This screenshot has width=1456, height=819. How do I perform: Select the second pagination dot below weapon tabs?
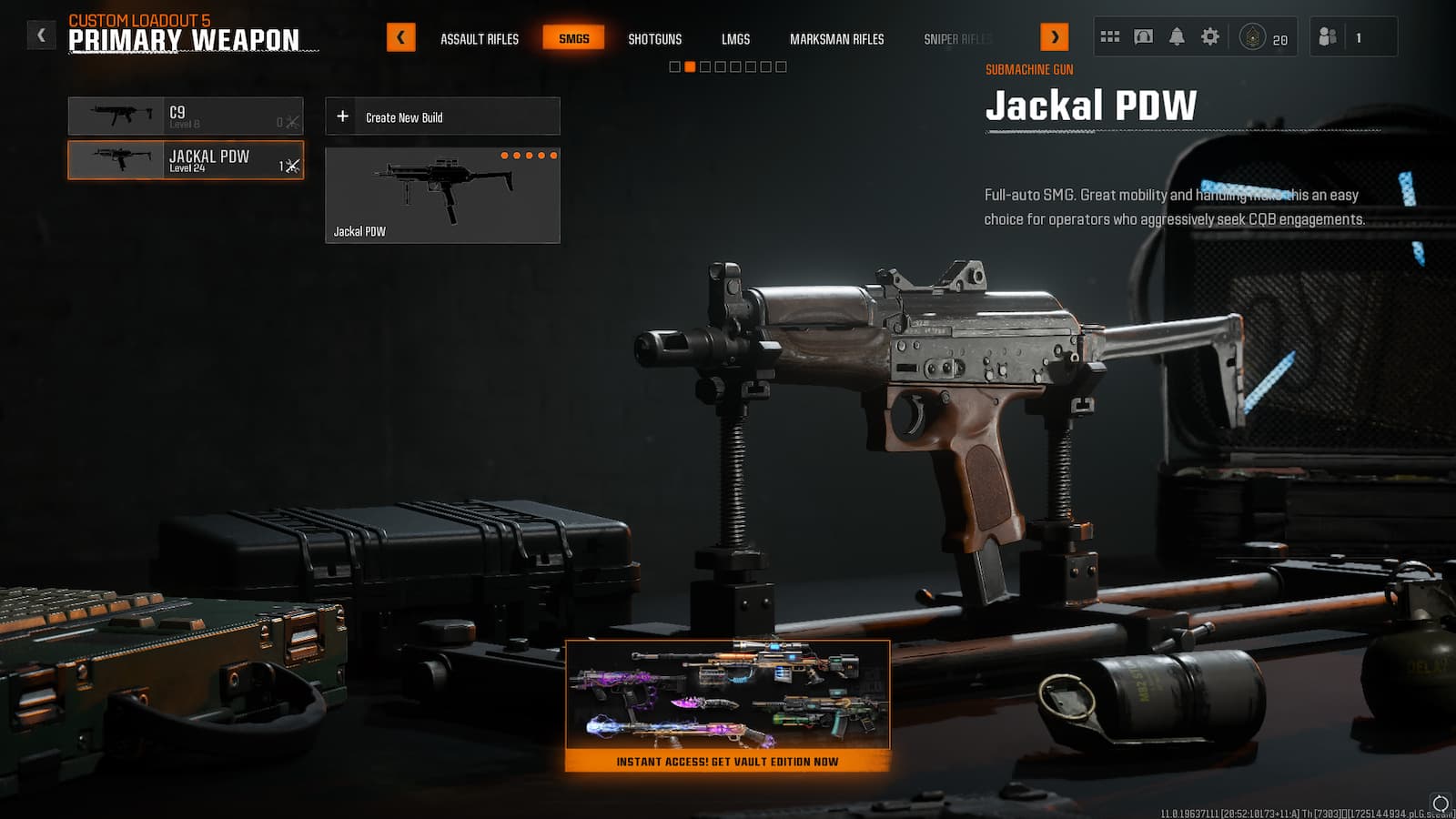[x=689, y=66]
